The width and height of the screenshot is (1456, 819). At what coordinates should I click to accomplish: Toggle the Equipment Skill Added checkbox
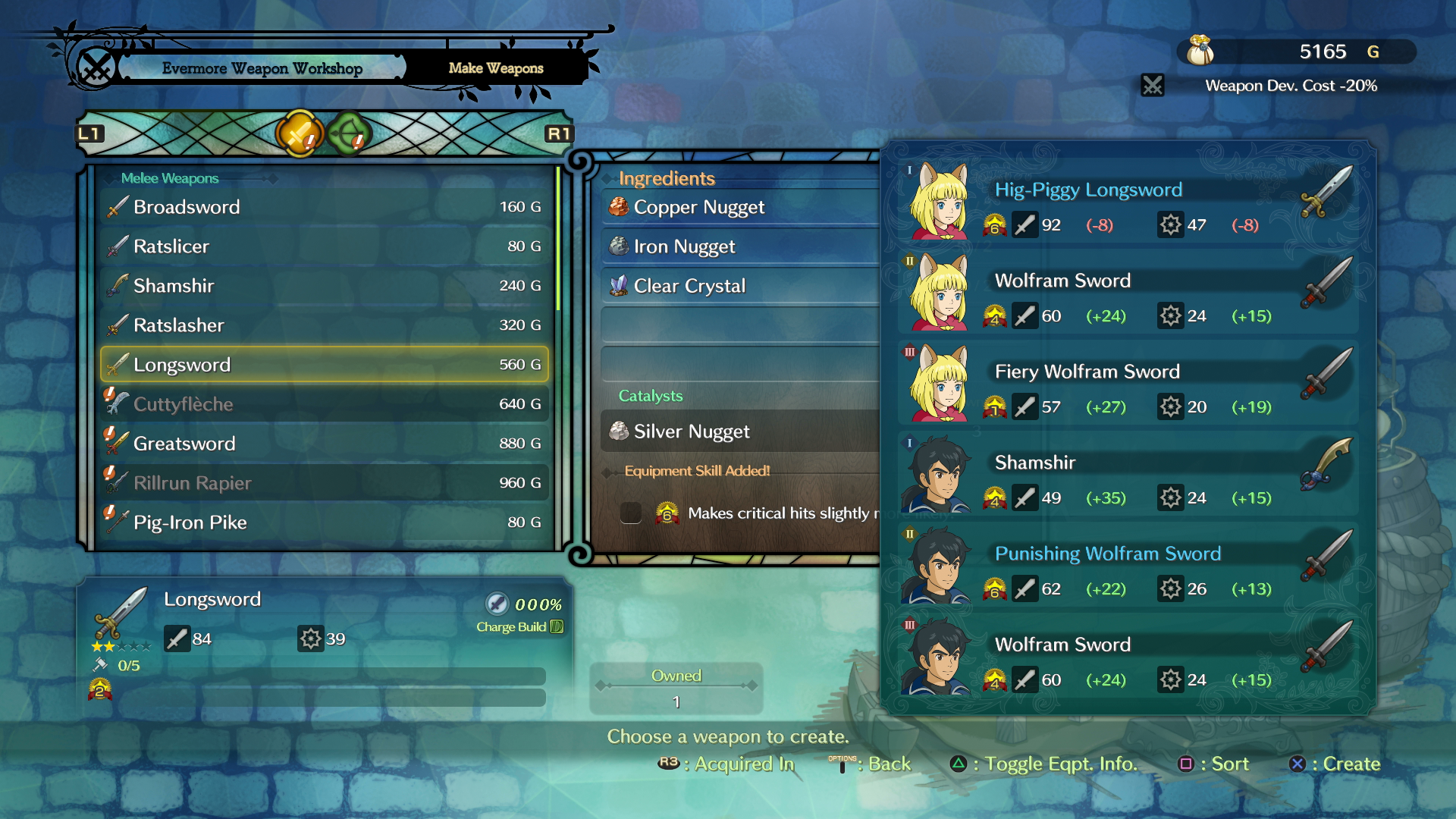point(631,513)
